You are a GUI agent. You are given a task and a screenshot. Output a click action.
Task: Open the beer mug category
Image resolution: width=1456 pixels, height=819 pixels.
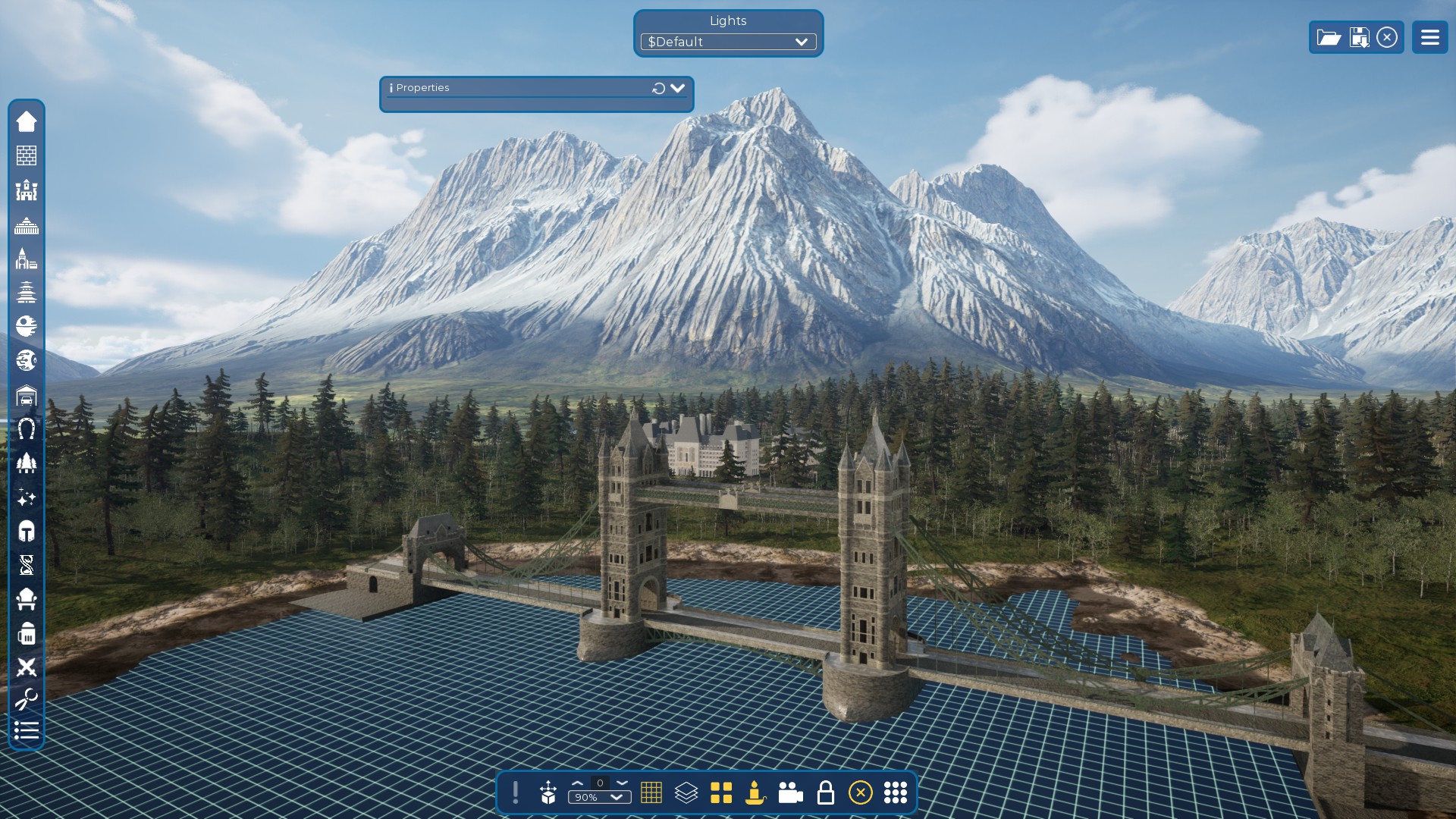27,633
